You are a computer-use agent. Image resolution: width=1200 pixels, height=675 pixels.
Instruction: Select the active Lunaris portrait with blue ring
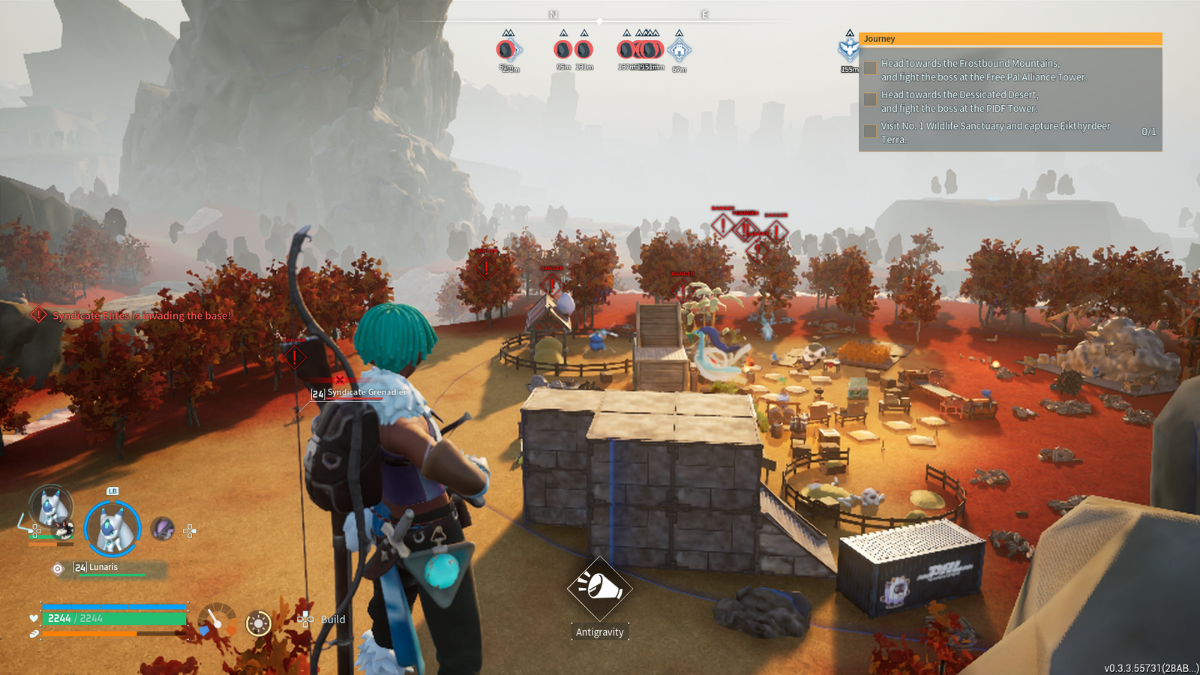(111, 527)
